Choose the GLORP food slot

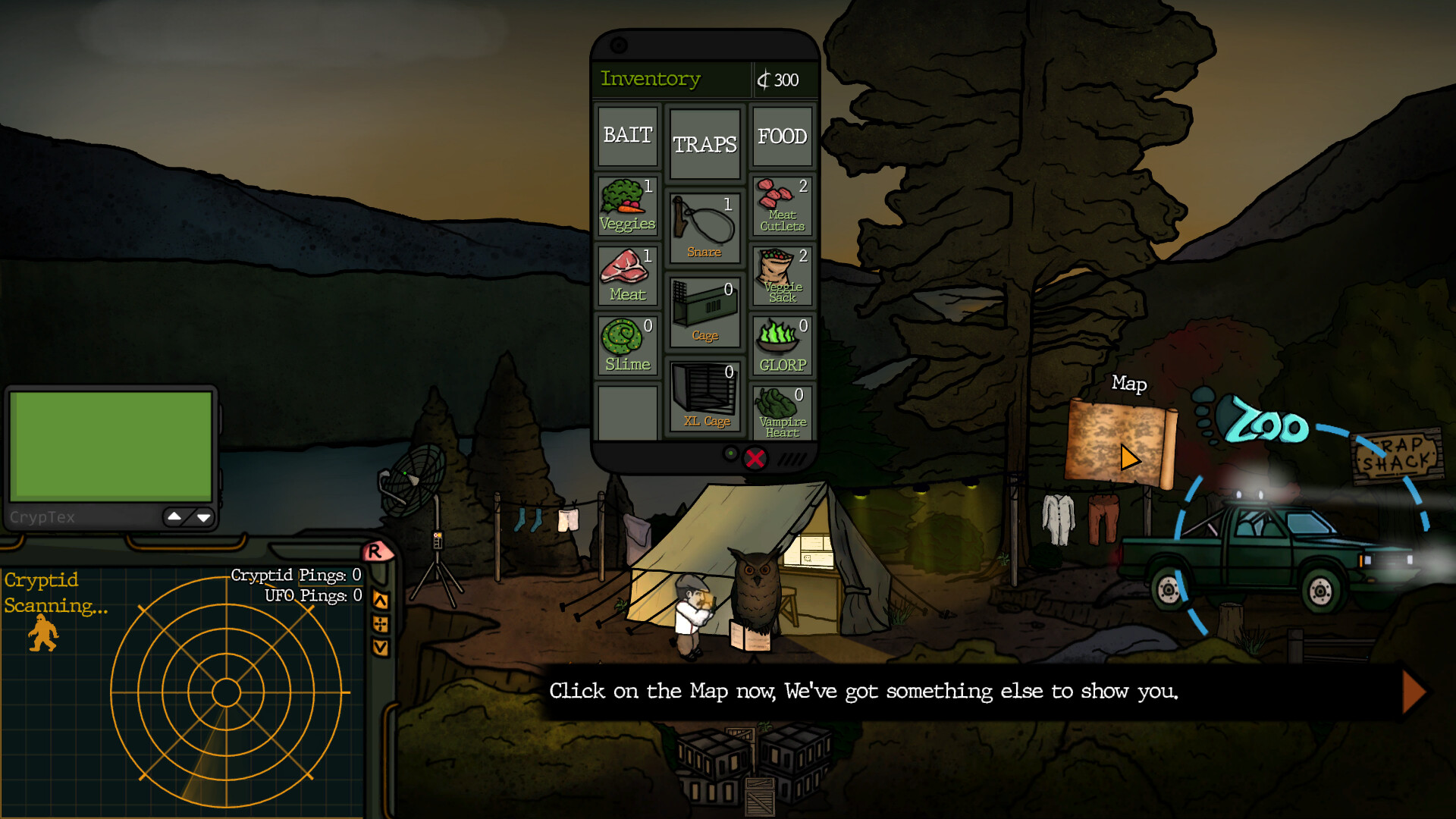click(x=782, y=345)
